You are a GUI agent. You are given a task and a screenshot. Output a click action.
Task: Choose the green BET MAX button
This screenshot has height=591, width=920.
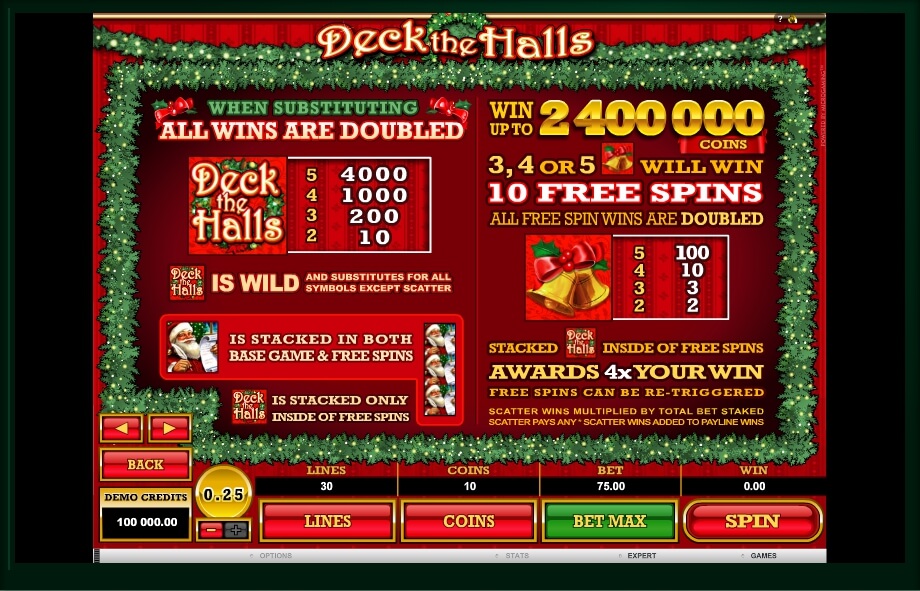609,521
